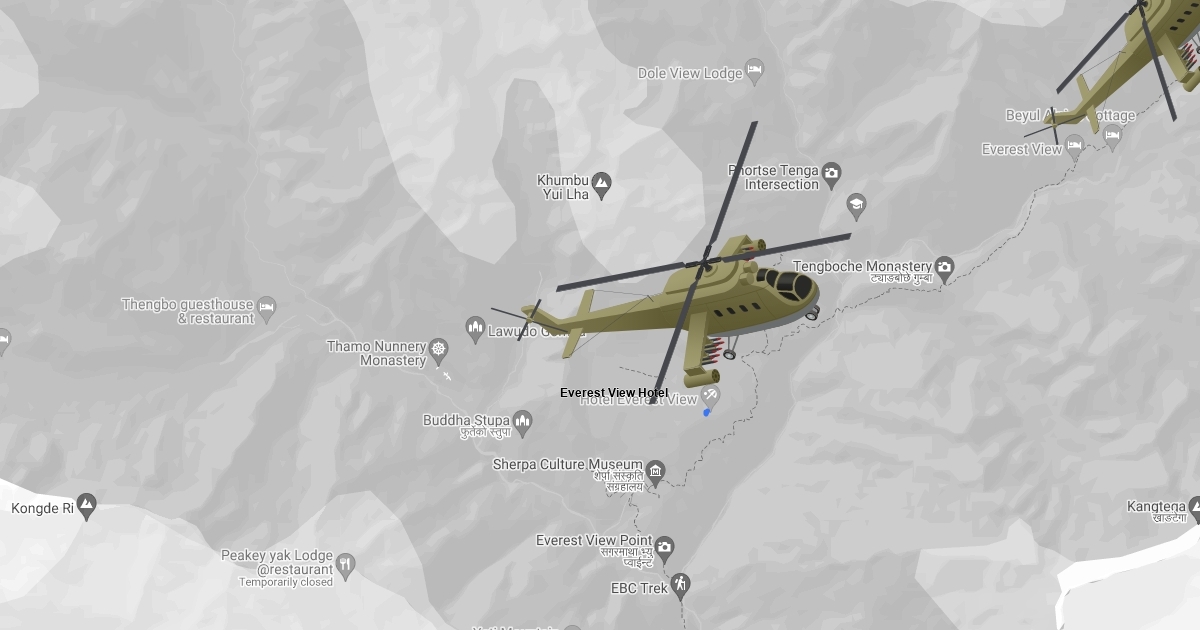This screenshot has width=1200, height=630.
Task: Open the Peakey yak Lodge restaurant marker
Action: coord(345,564)
